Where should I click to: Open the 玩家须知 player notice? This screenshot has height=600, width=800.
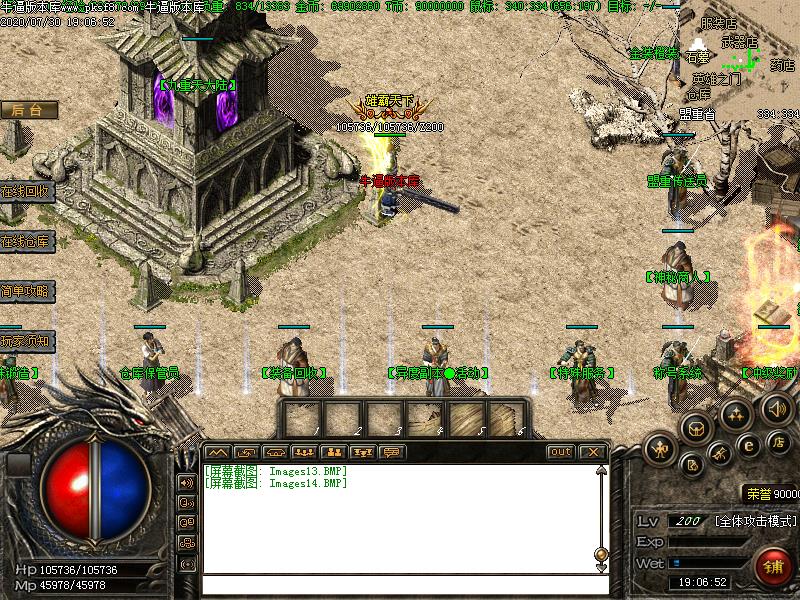click(x=25, y=341)
